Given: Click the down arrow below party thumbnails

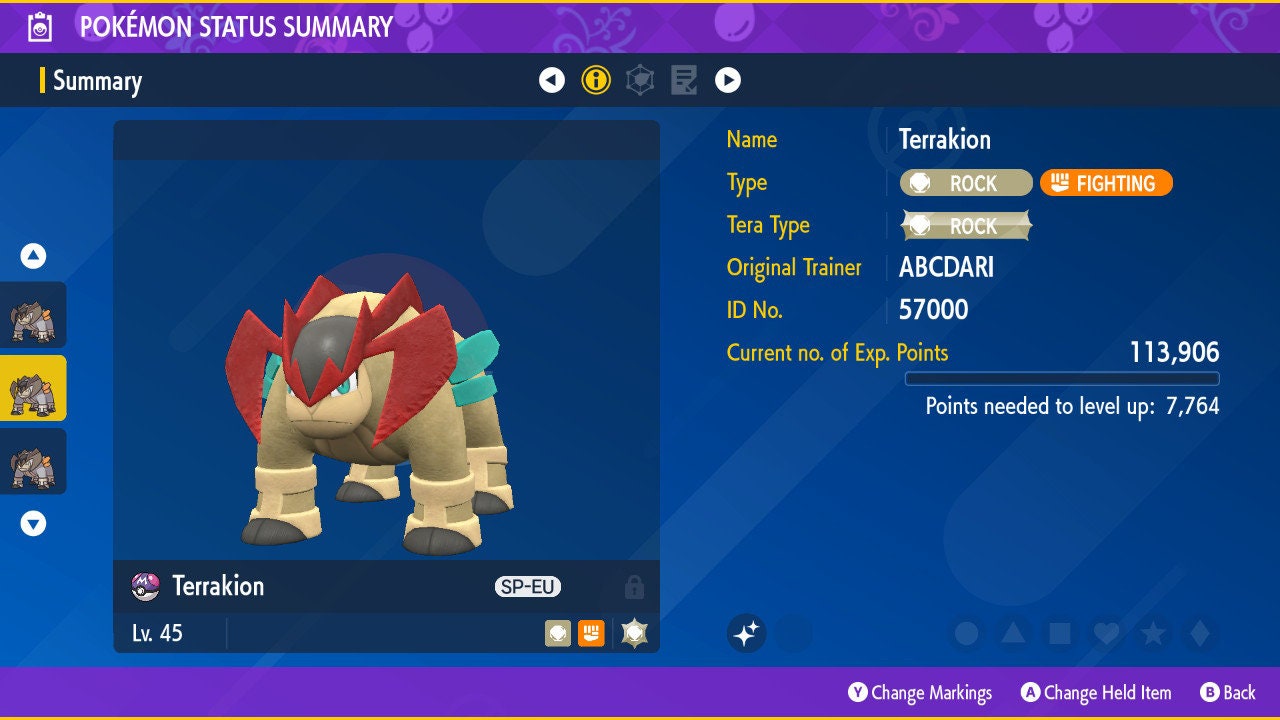Looking at the screenshot, I should pos(33,523).
